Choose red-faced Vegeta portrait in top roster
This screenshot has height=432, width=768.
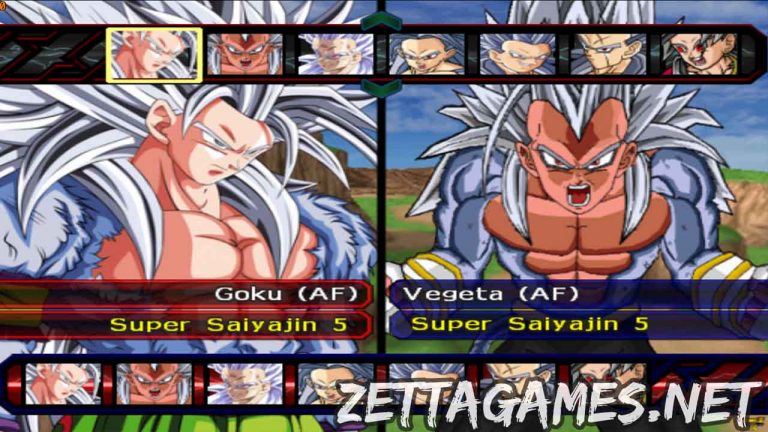pos(245,54)
